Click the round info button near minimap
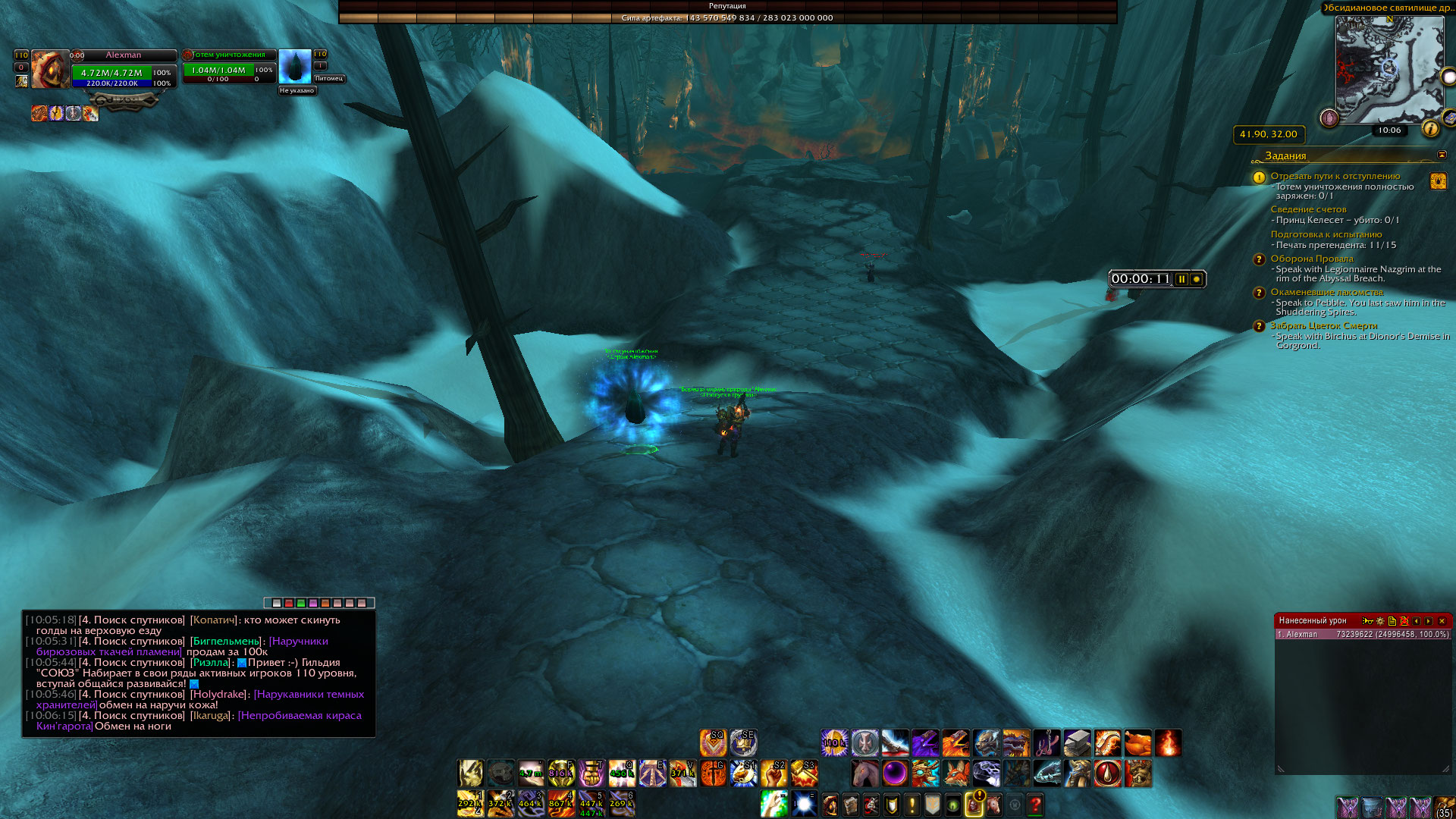This screenshot has height=819, width=1456. point(1430,129)
